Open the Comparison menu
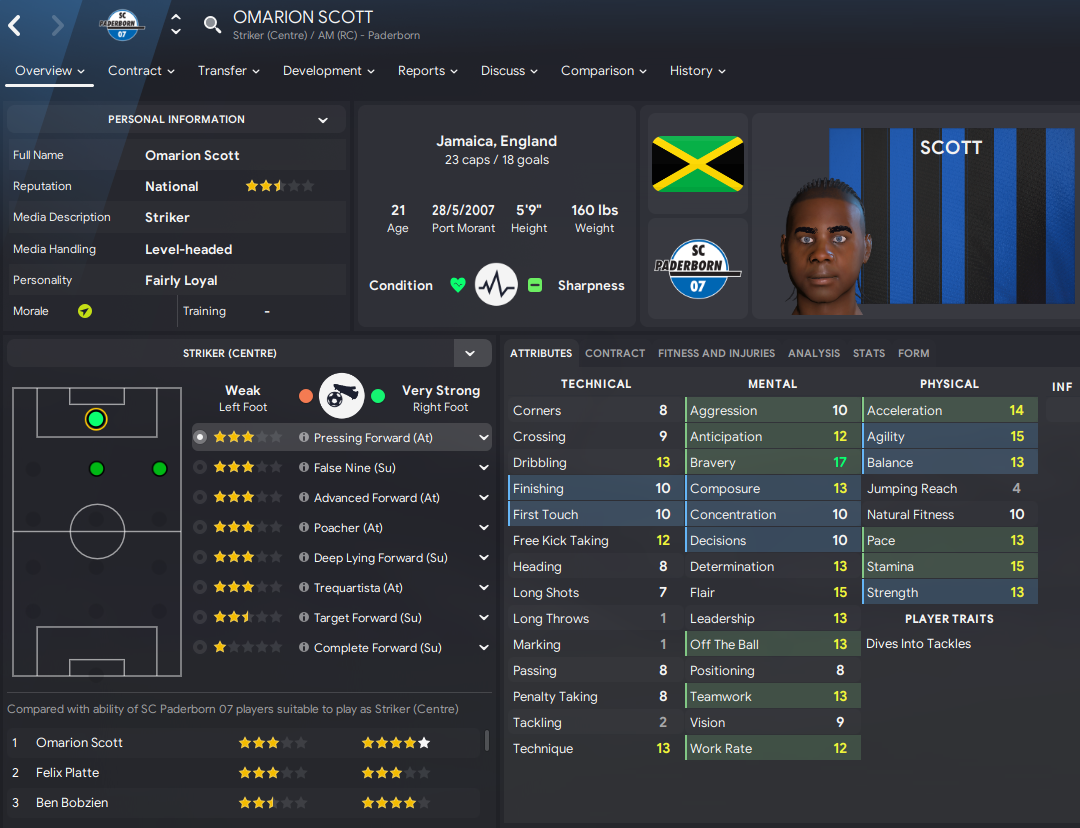The height and width of the screenshot is (828, 1080). coord(603,71)
